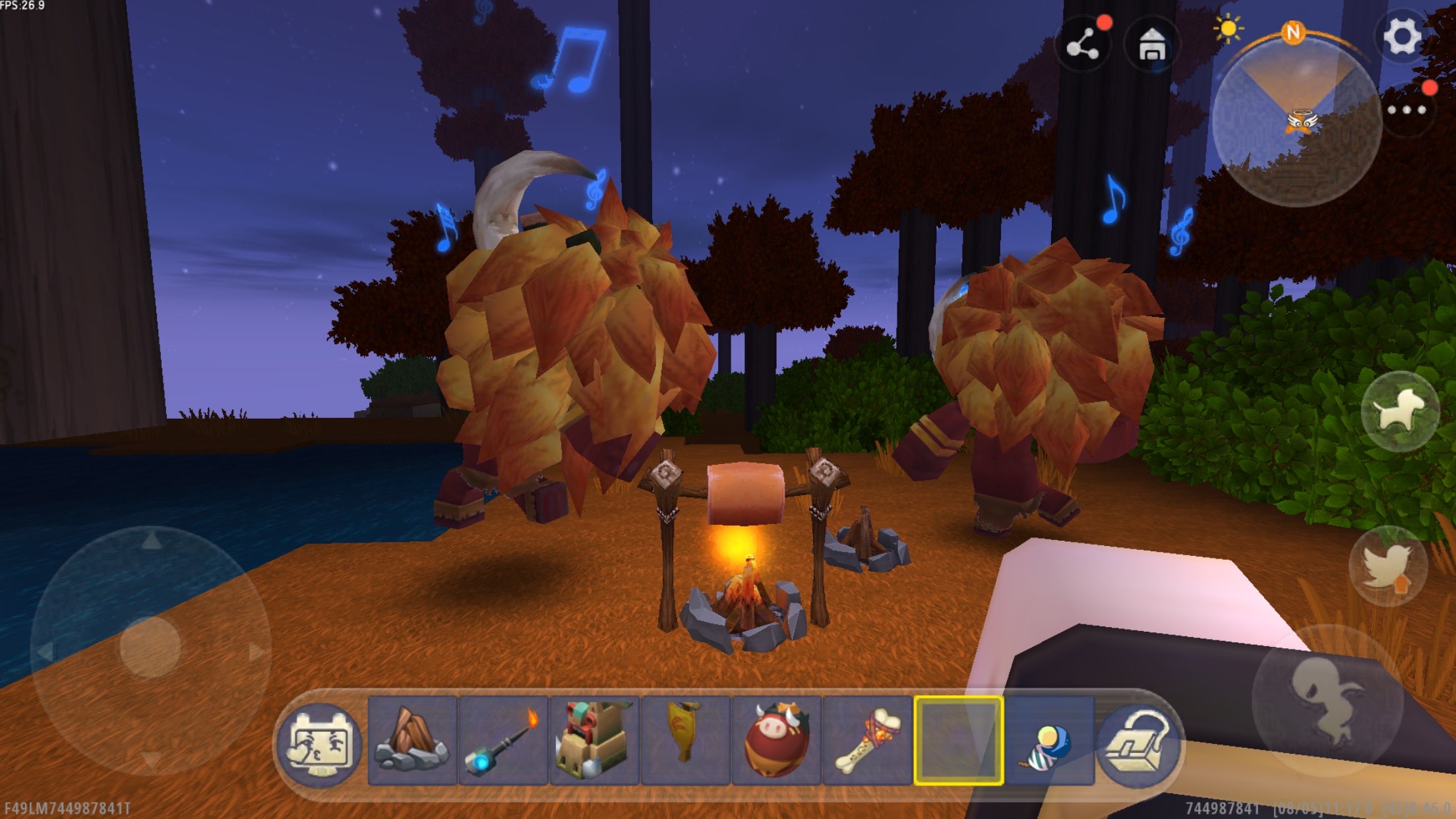Image resolution: width=1456 pixels, height=819 pixels.
Task: Select the yellow banner hotbar slot
Action: click(x=685, y=741)
